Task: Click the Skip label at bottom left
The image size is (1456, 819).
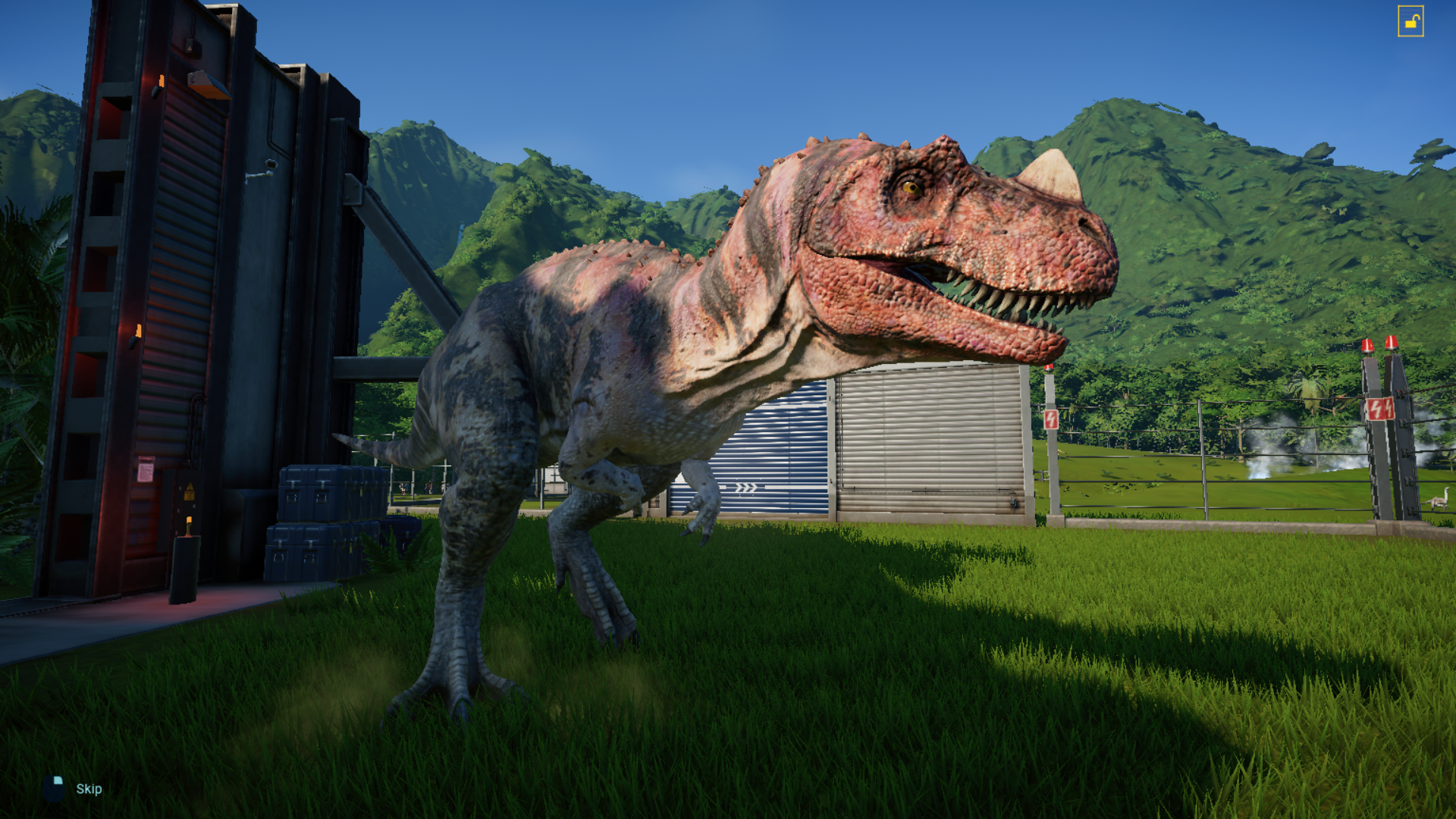Action: click(x=89, y=789)
